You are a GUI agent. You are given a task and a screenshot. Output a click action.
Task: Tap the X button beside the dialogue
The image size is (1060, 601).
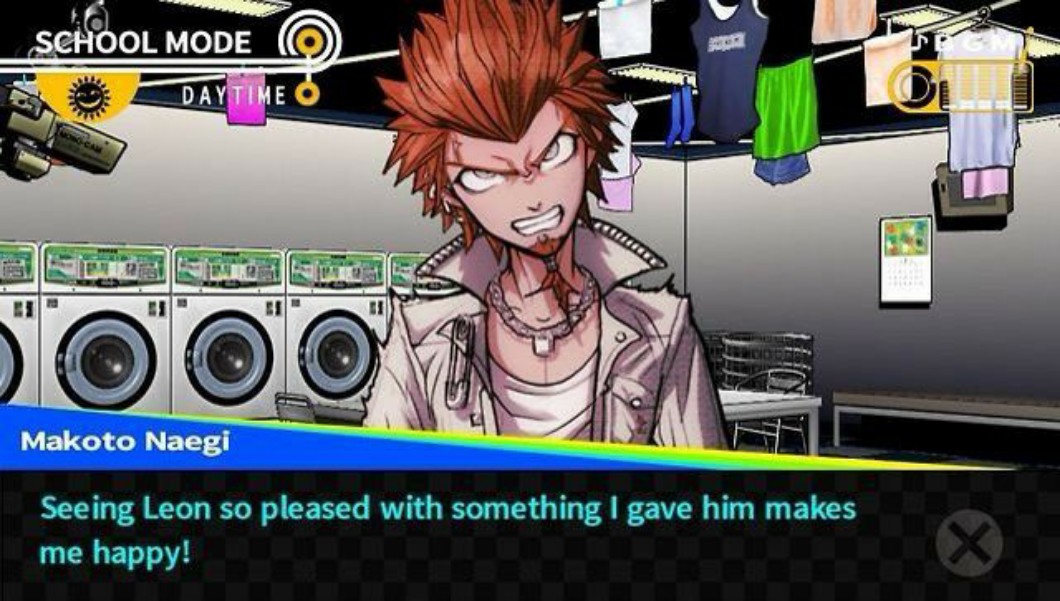[968, 543]
